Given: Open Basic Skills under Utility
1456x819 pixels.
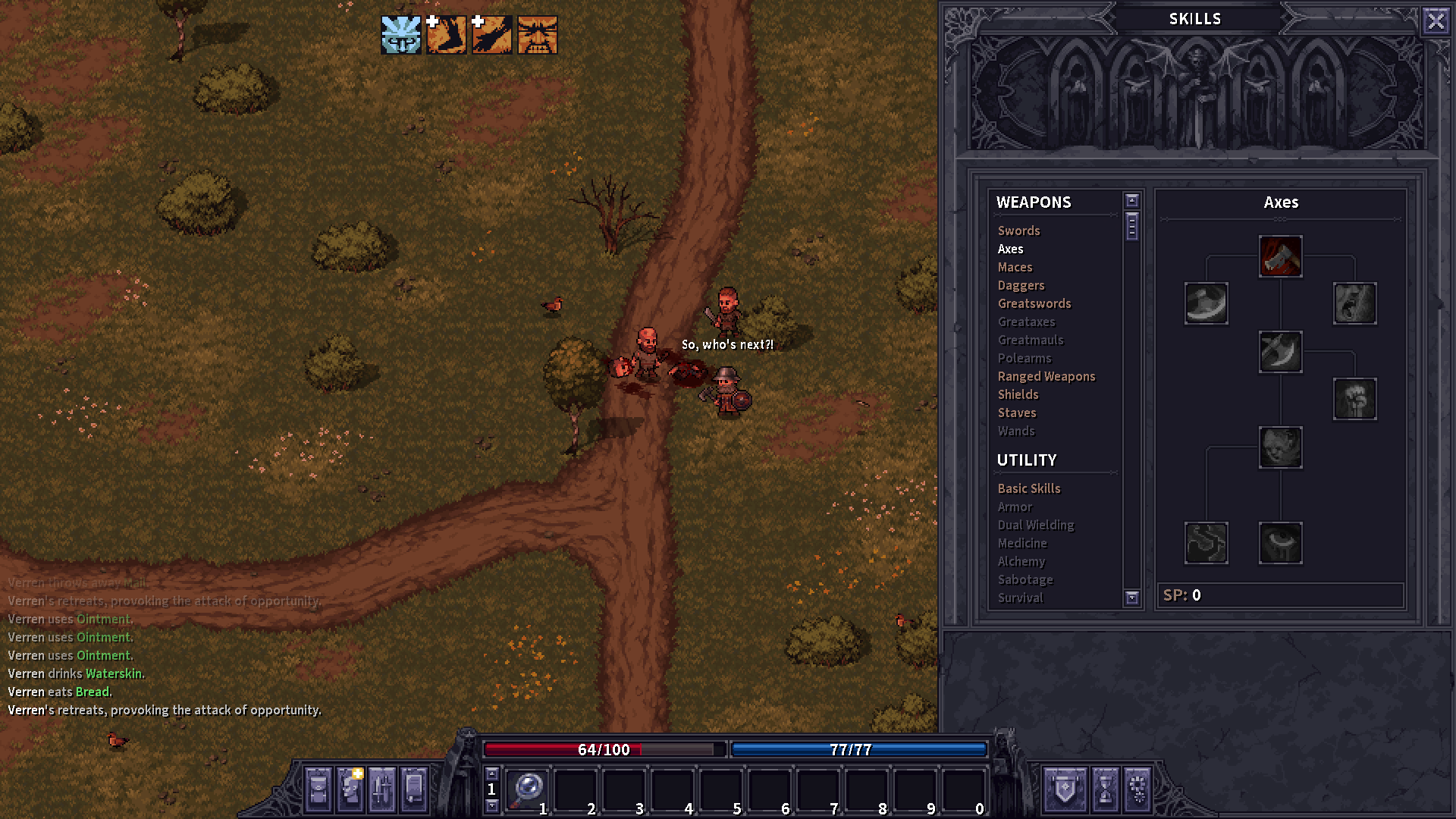Looking at the screenshot, I should point(1028,488).
